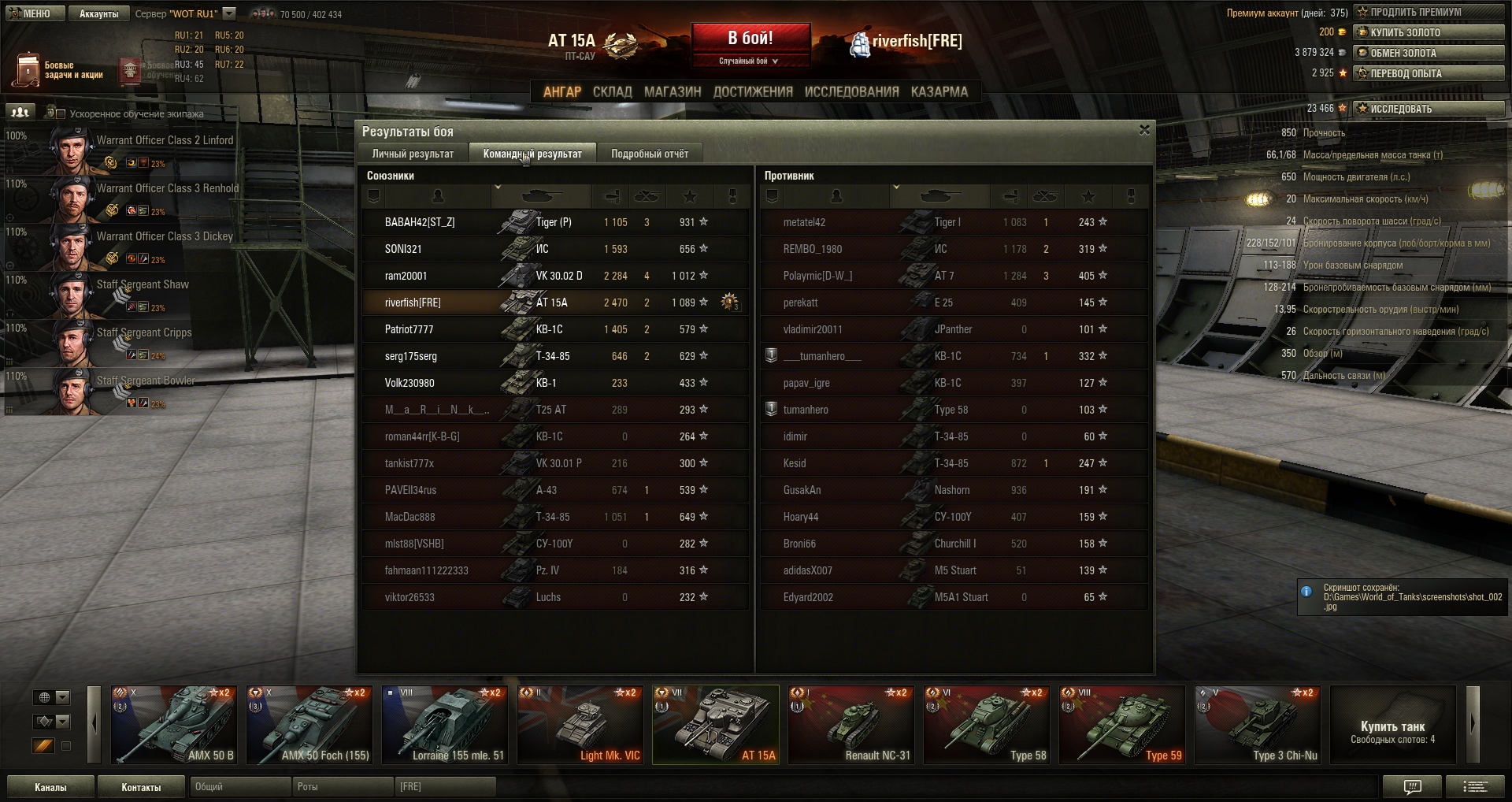This screenshot has height=802, width=1512.
Task: Click the ПРОДЛИТЬ ПРЕМИУМ button
Action: (x=1428, y=12)
